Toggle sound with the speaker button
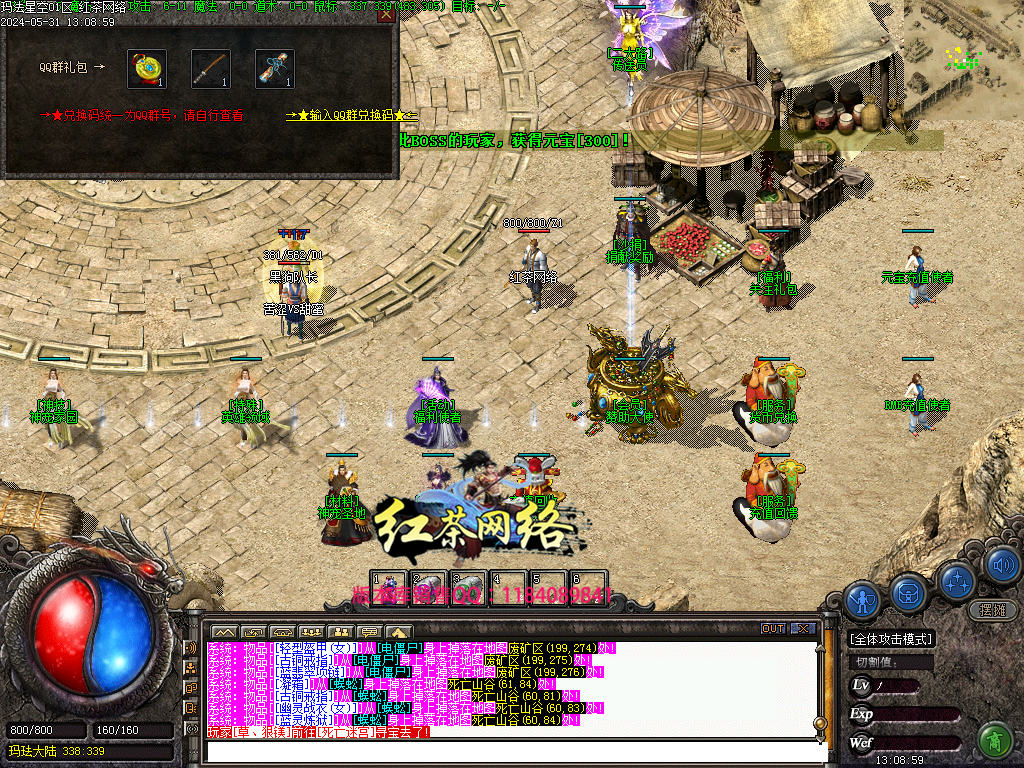 (x=1001, y=566)
